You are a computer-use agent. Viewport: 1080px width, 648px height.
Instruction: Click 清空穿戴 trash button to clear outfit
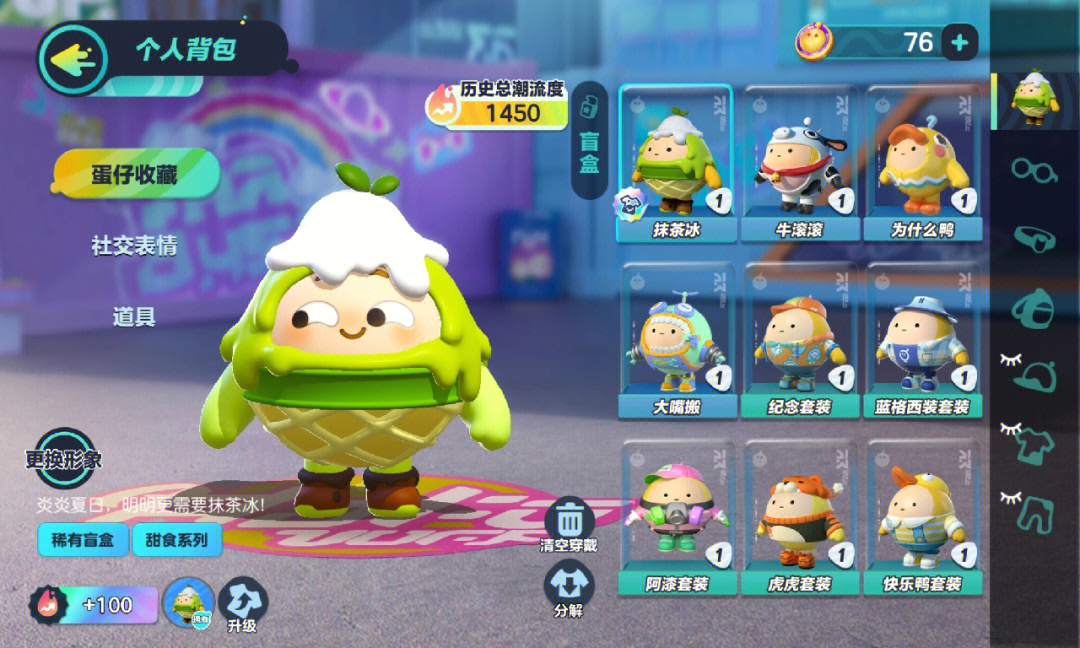(x=569, y=524)
